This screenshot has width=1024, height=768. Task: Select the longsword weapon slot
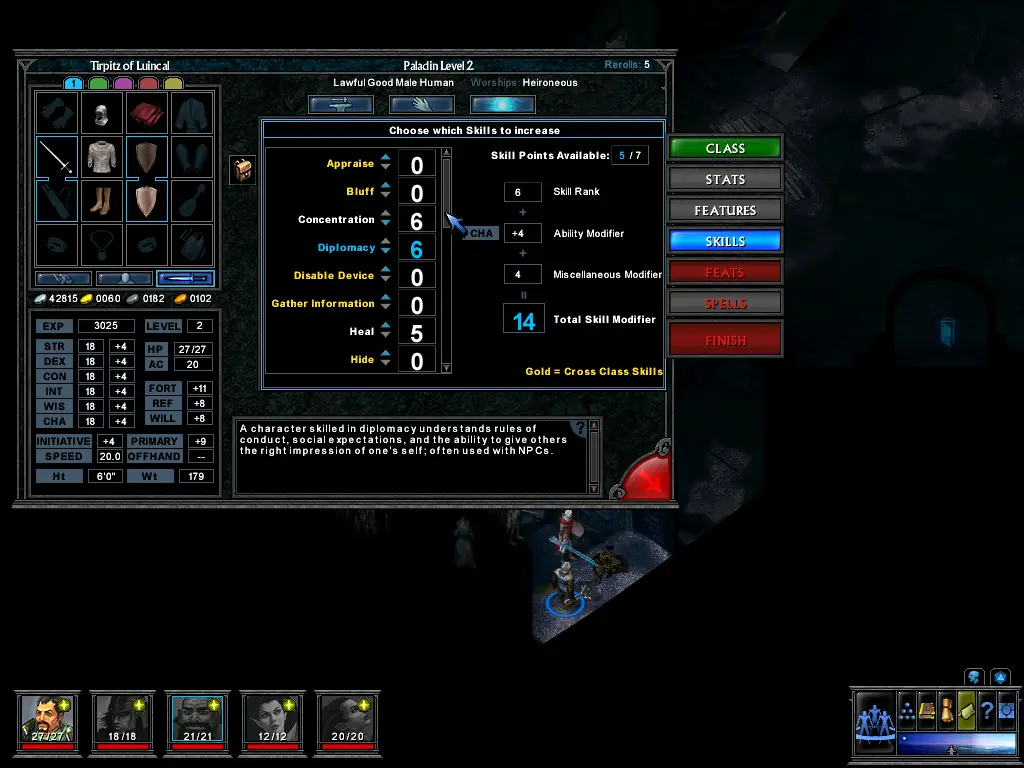57,157
